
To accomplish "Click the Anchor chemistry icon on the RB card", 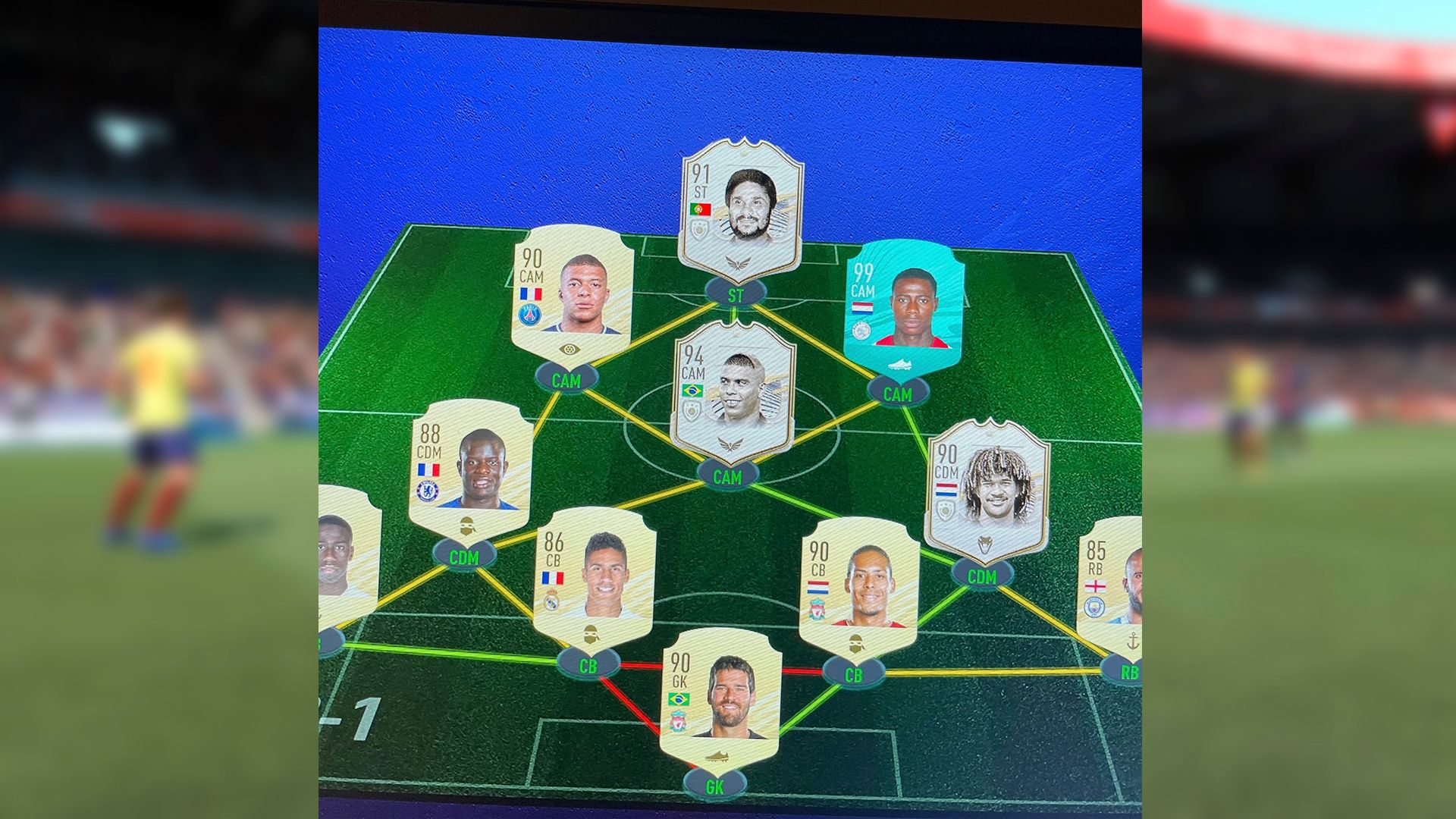I will click(1133, 641).
